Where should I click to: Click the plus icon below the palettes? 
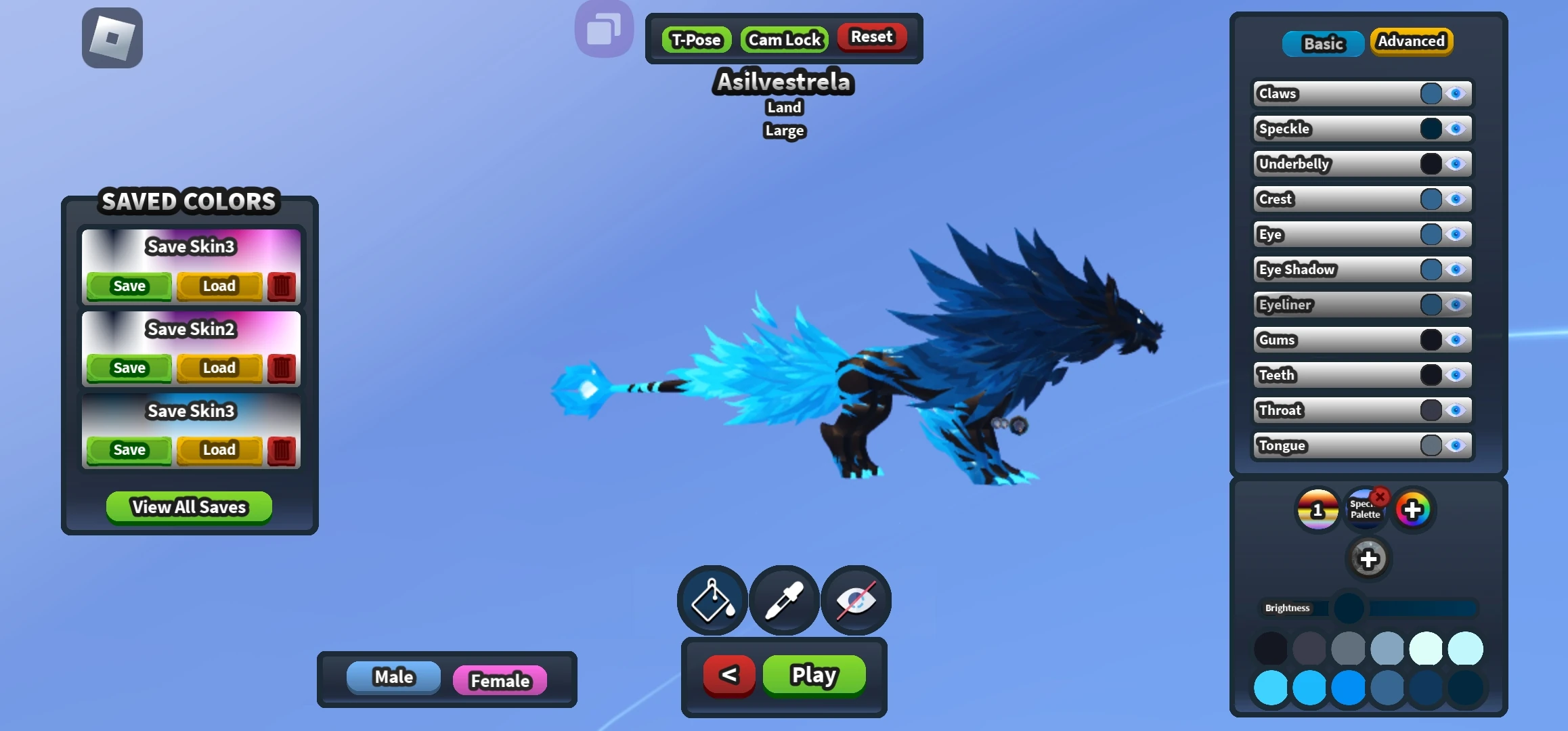tap(1369, 558)
